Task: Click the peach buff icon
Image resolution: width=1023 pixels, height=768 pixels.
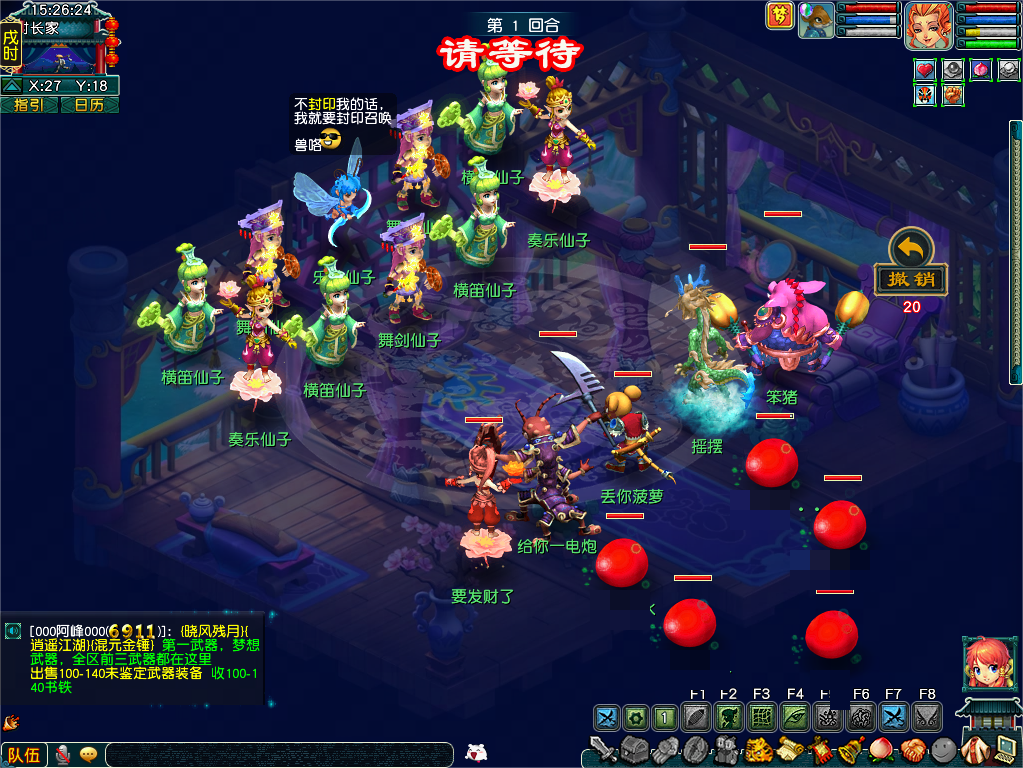Action: [x=981, y=69]
